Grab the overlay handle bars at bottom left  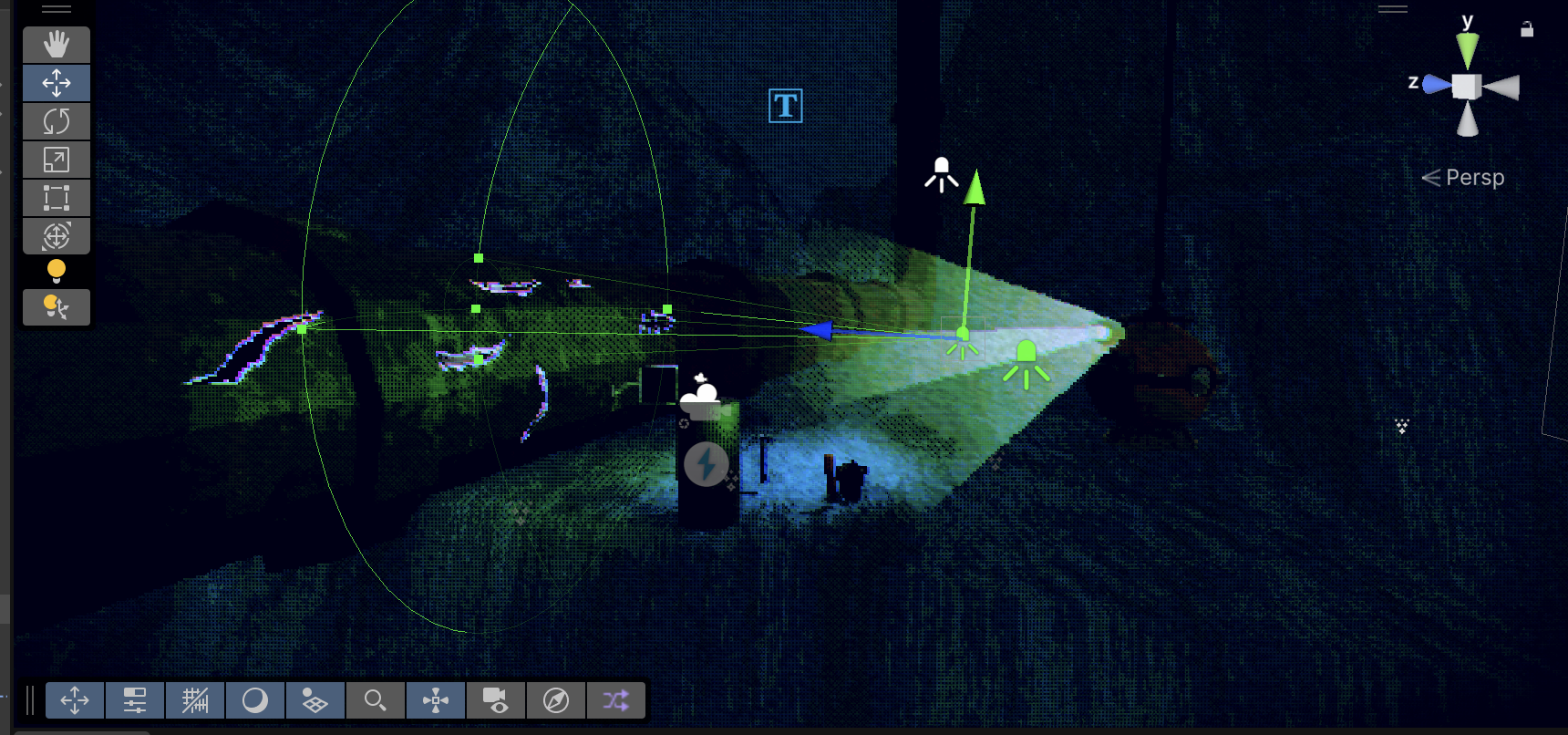point(29,700)
